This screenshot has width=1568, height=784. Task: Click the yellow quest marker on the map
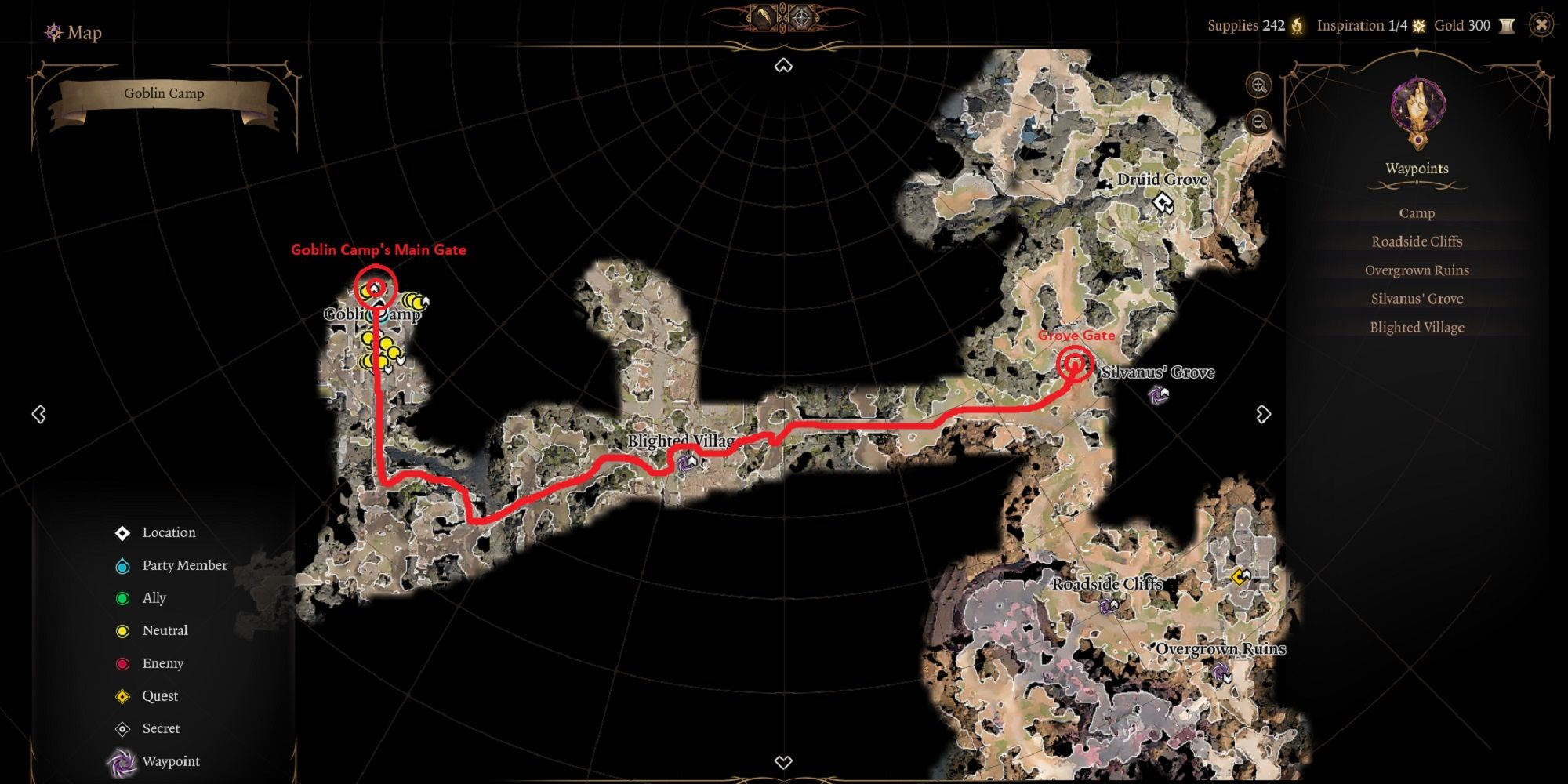tap(1239, 577)
